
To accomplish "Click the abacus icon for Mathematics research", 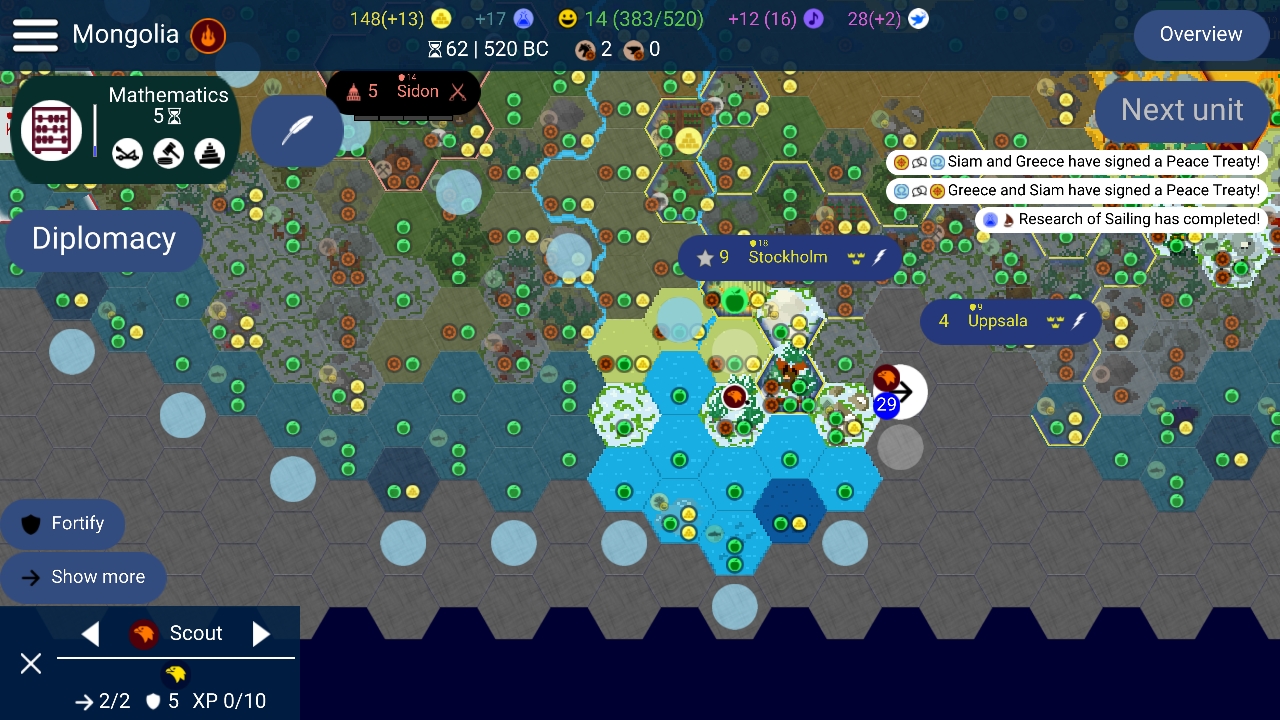I will 50,130.
